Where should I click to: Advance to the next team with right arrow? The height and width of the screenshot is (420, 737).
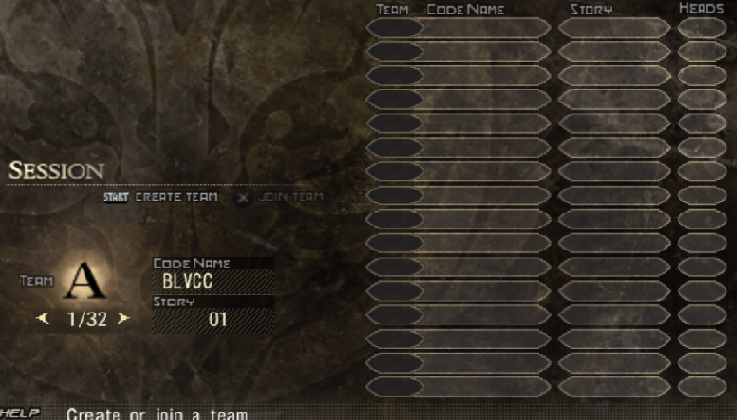124,319
